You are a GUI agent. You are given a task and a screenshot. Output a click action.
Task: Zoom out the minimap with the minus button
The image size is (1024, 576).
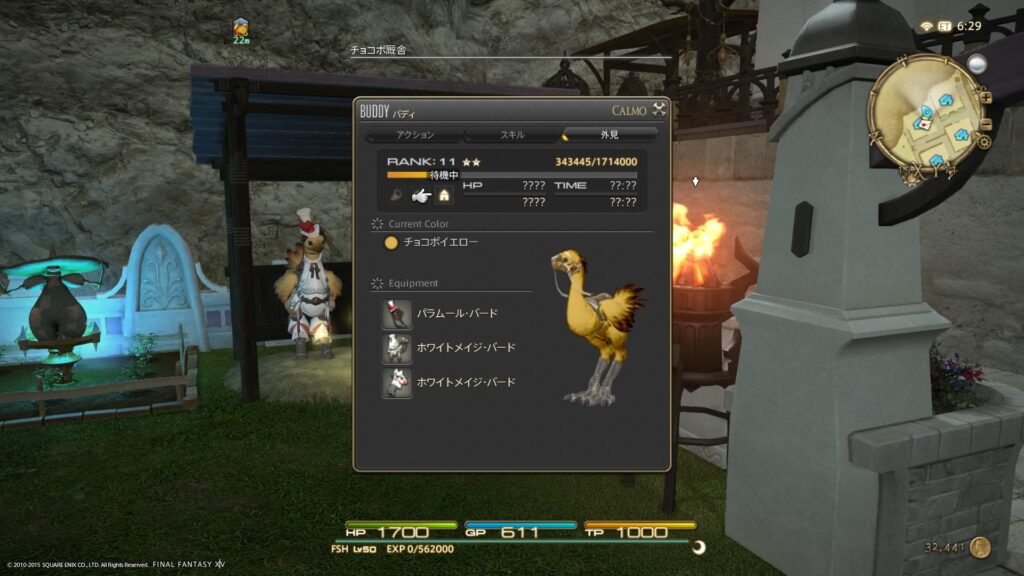pyautogui.click(x=986, y=125)
